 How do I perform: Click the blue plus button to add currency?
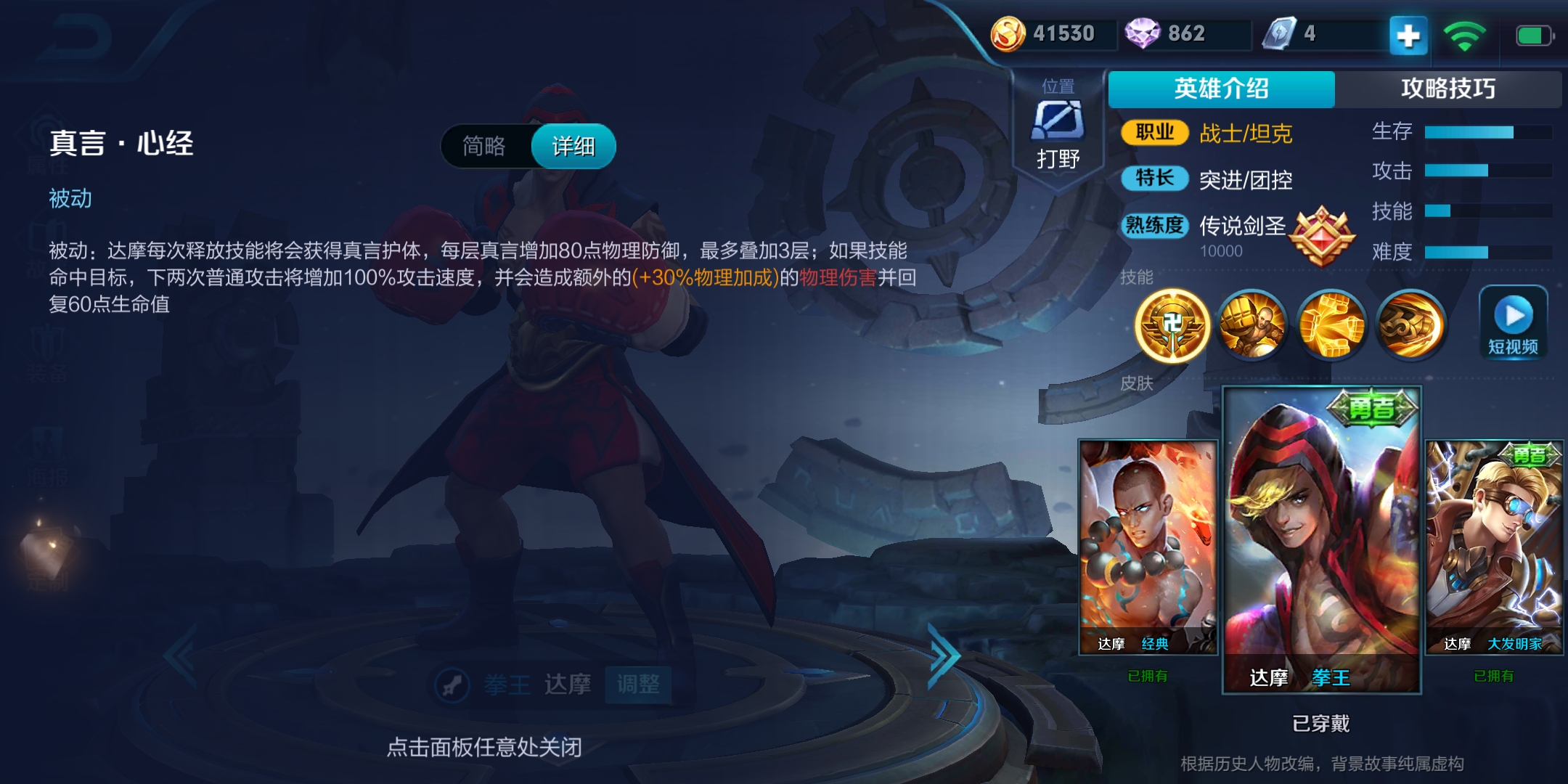click(1407, 33)
